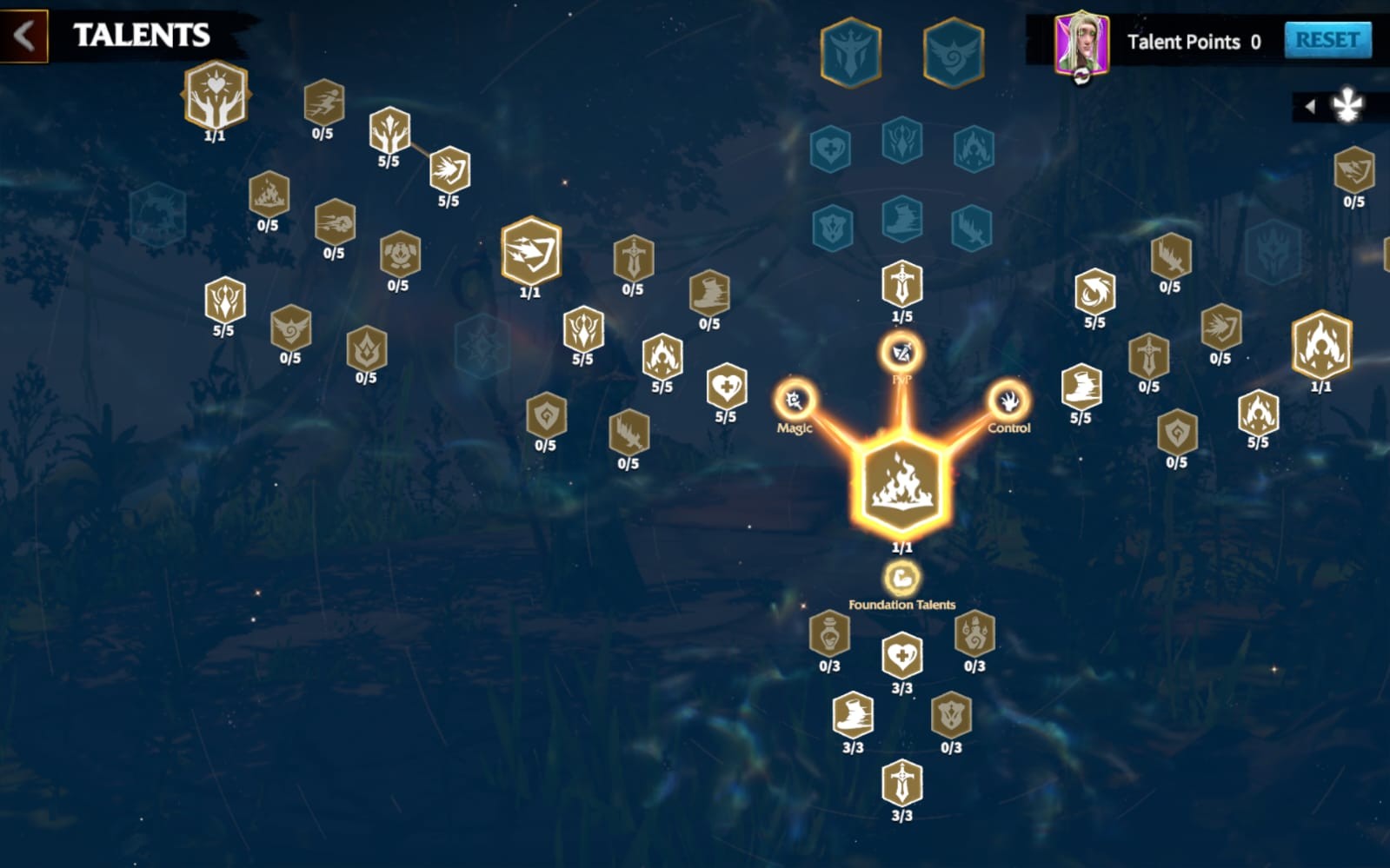The image size is (1390, 868).
Task: Choose the boot talent showing 3/3
Action: click(x=853, y=714)
